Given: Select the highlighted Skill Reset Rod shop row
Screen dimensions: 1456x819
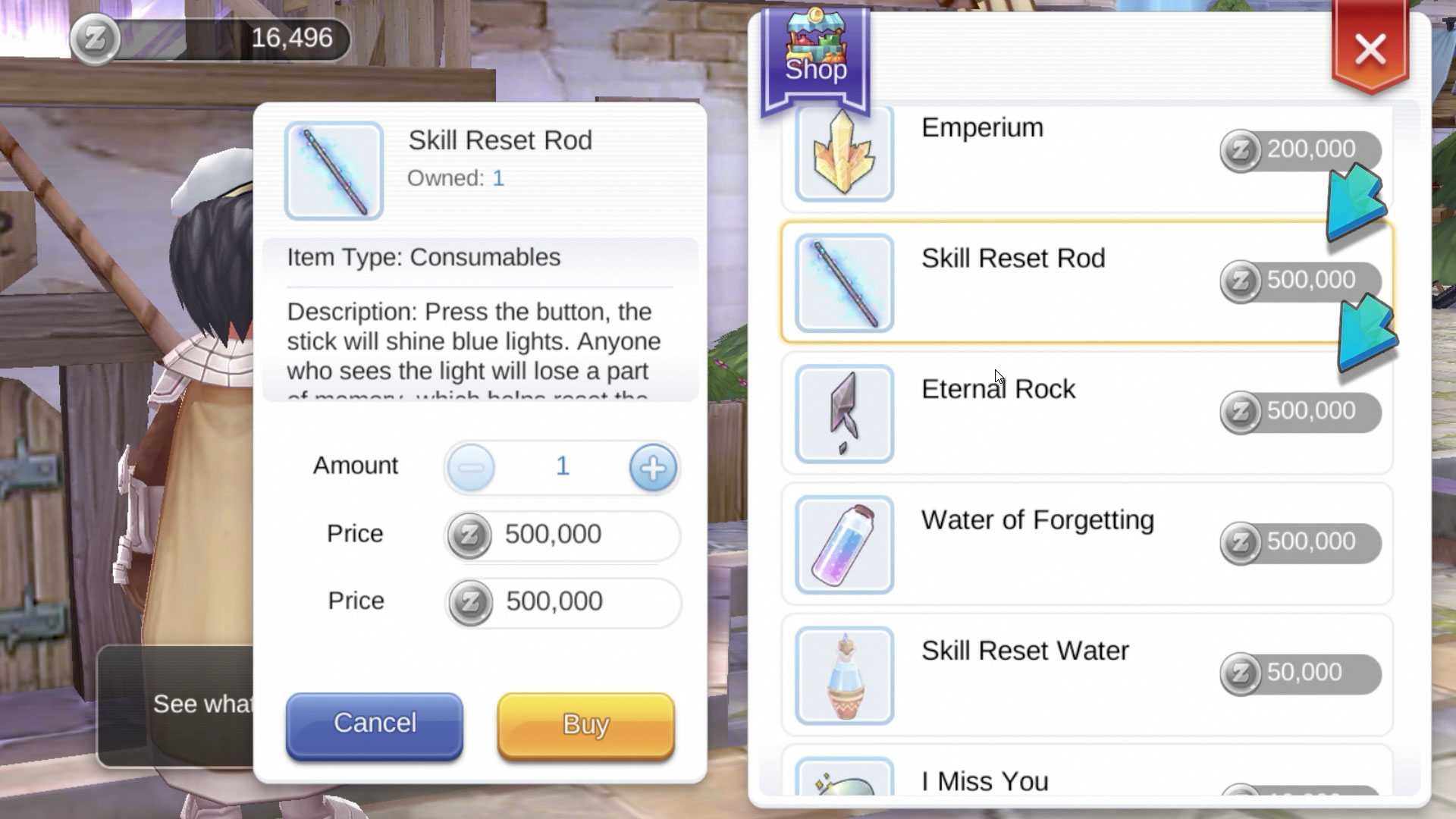Looking at the screenshot, I should [x=1084, y=283].
